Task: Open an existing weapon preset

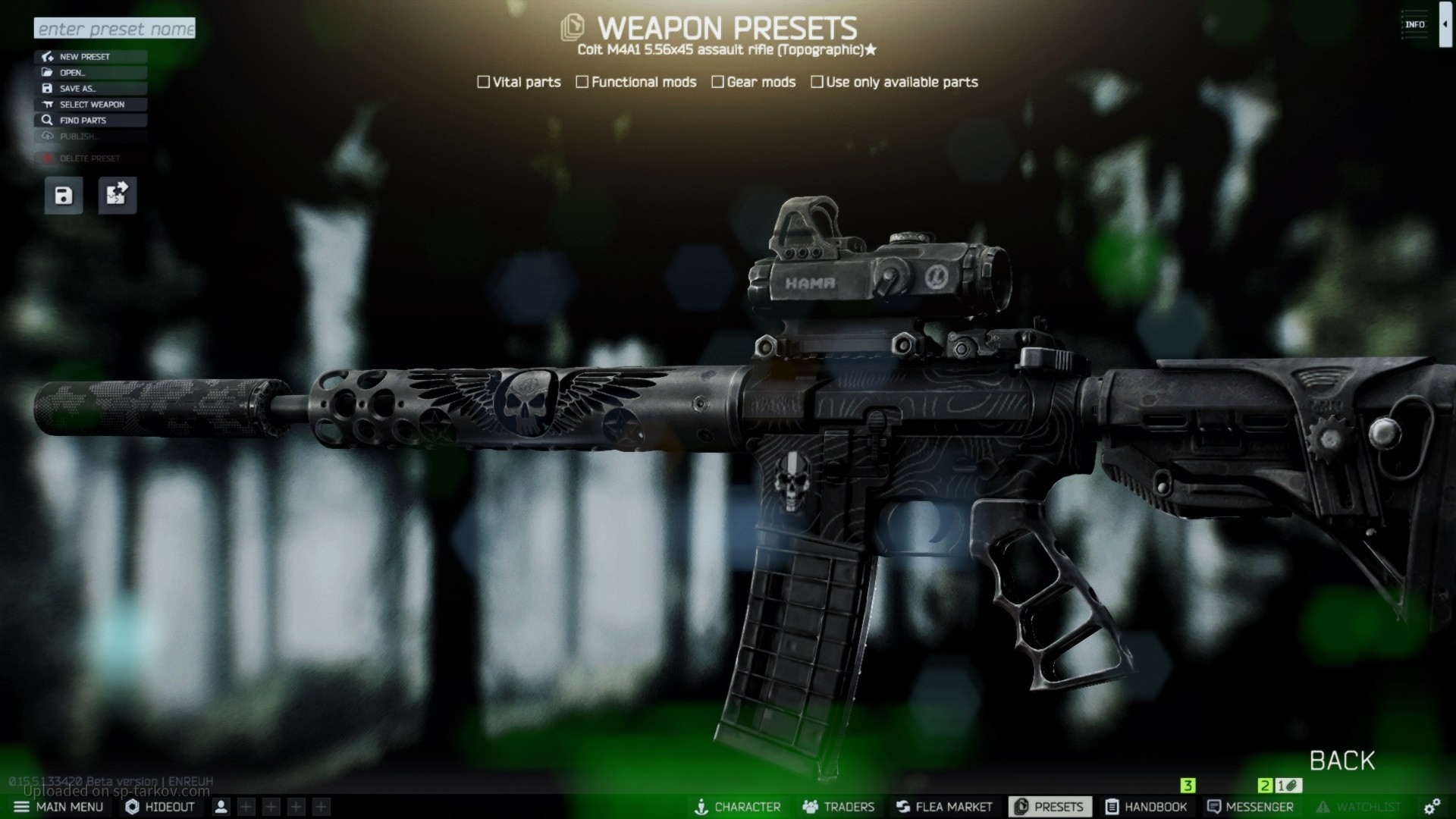Action: pos(90,73)
